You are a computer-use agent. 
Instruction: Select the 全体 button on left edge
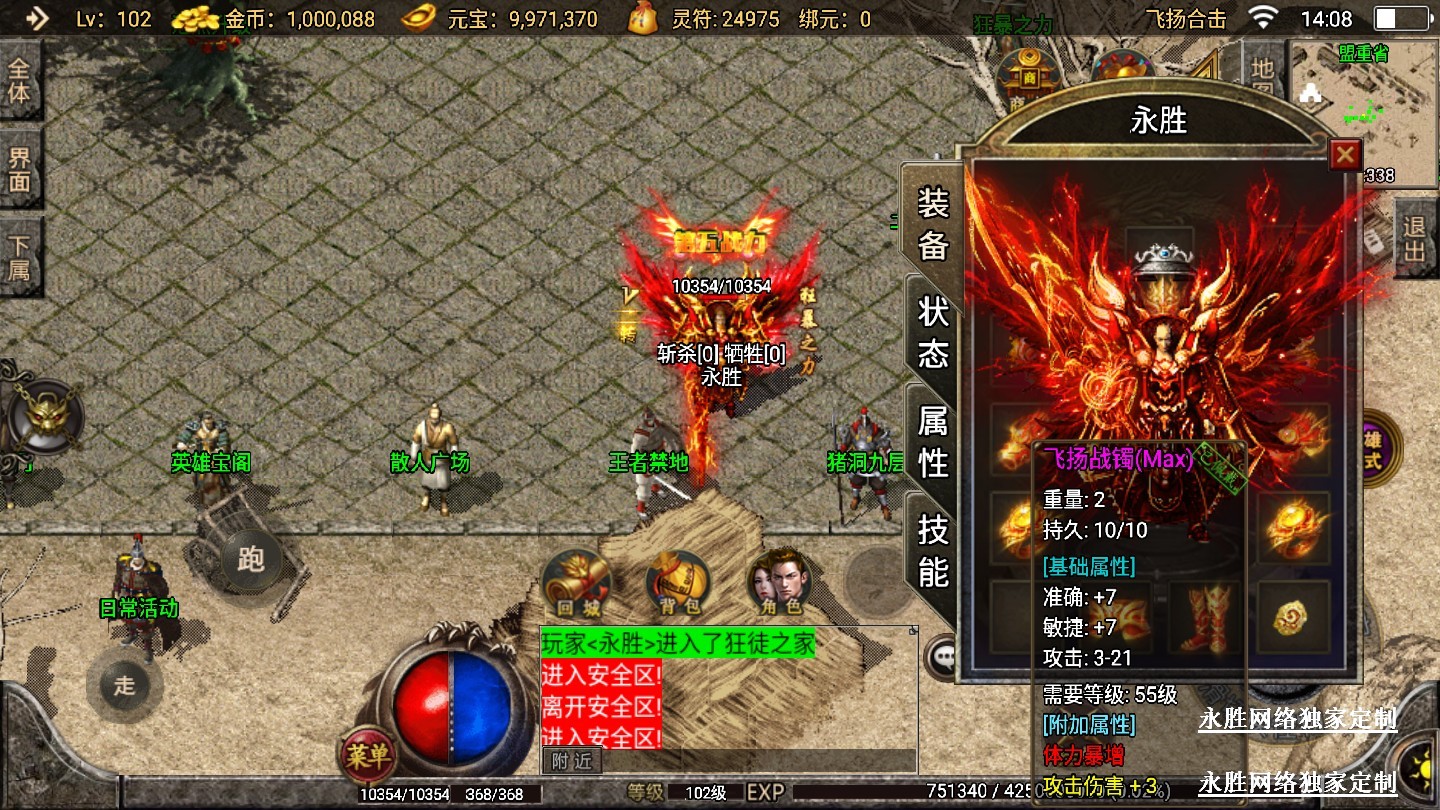[19, 82]
